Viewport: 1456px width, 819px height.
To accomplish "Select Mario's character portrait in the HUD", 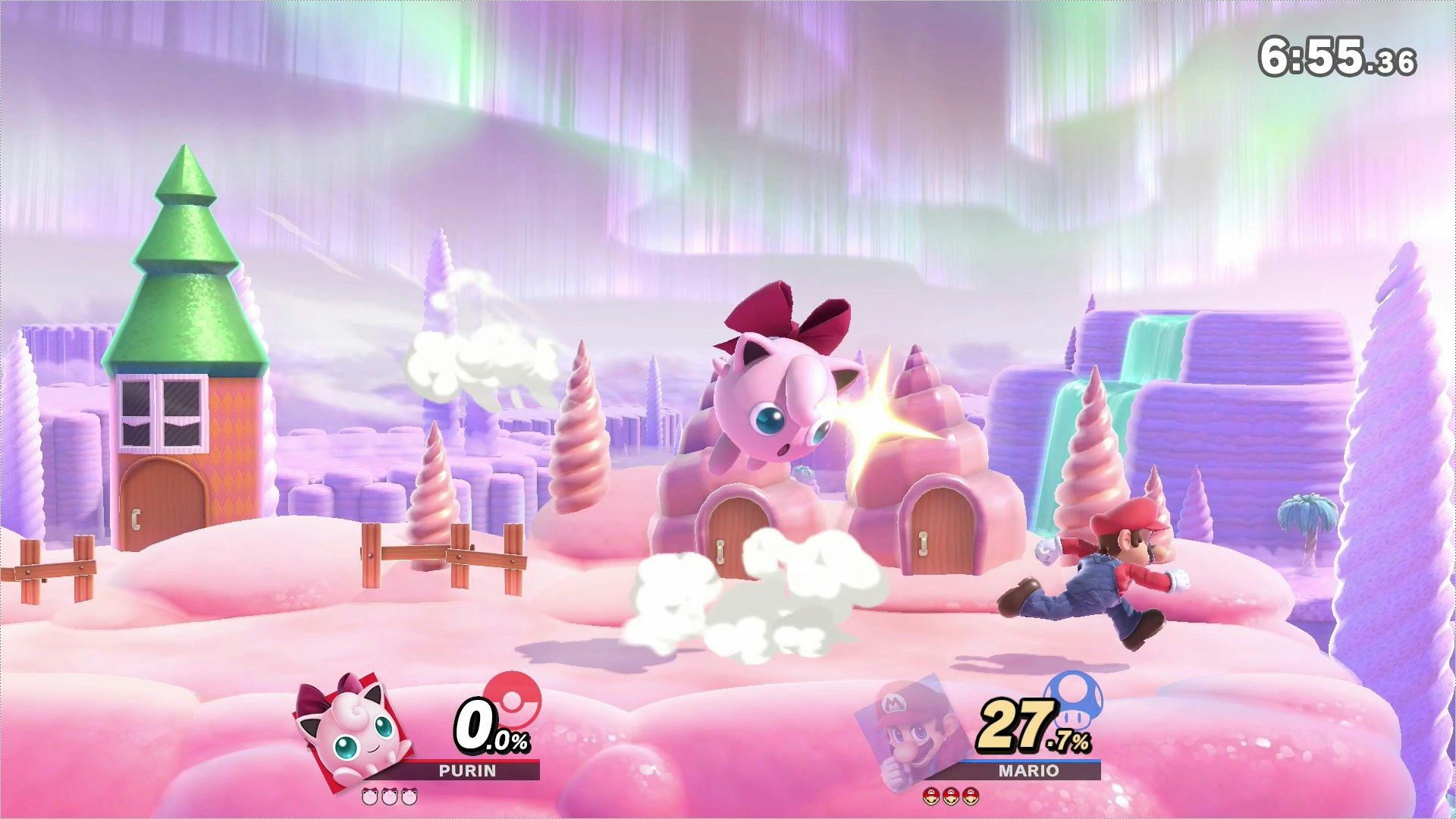I will pos(907,733).
